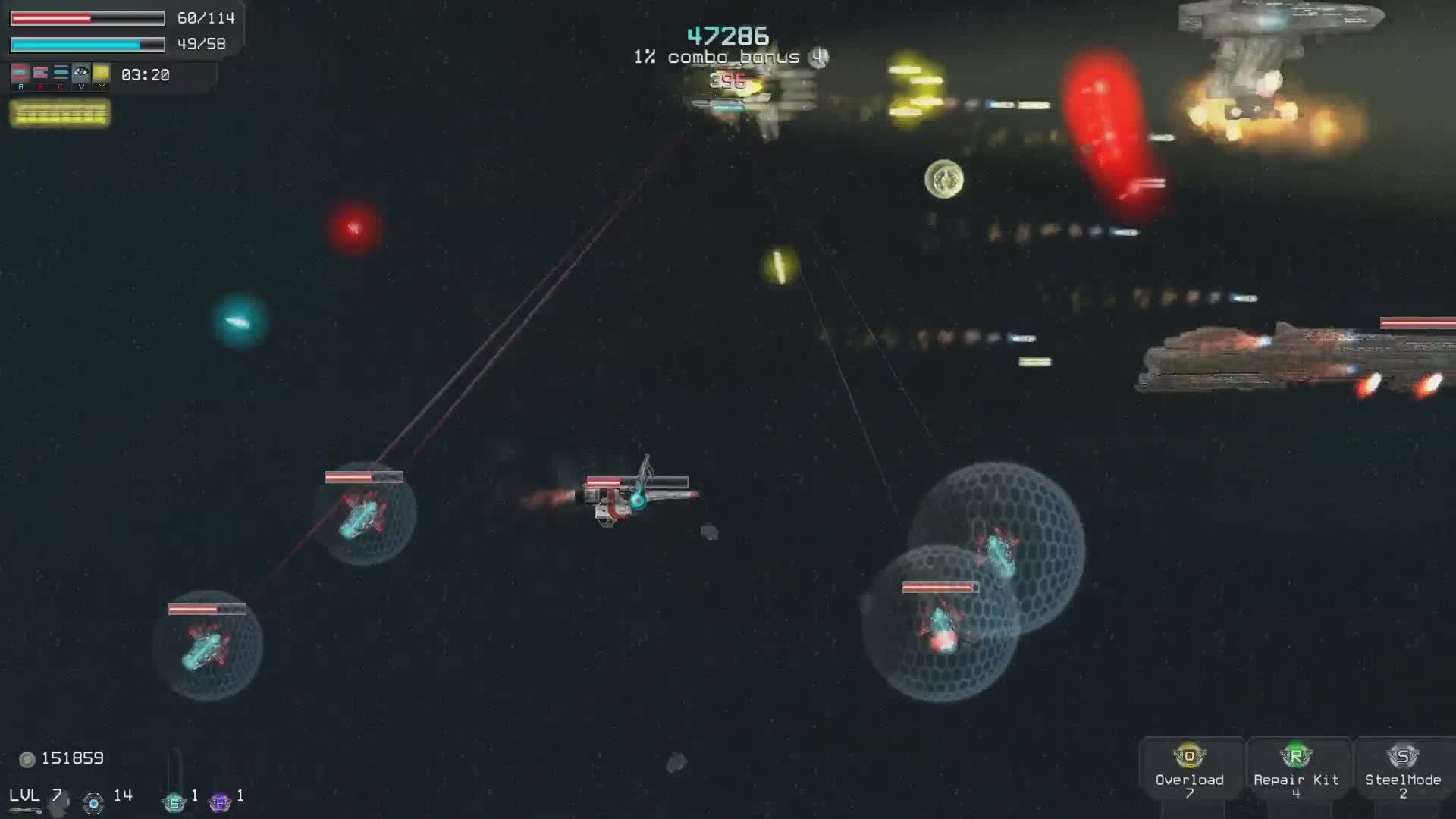Select weapon slot B in the HUD

(x=41, y=74)
